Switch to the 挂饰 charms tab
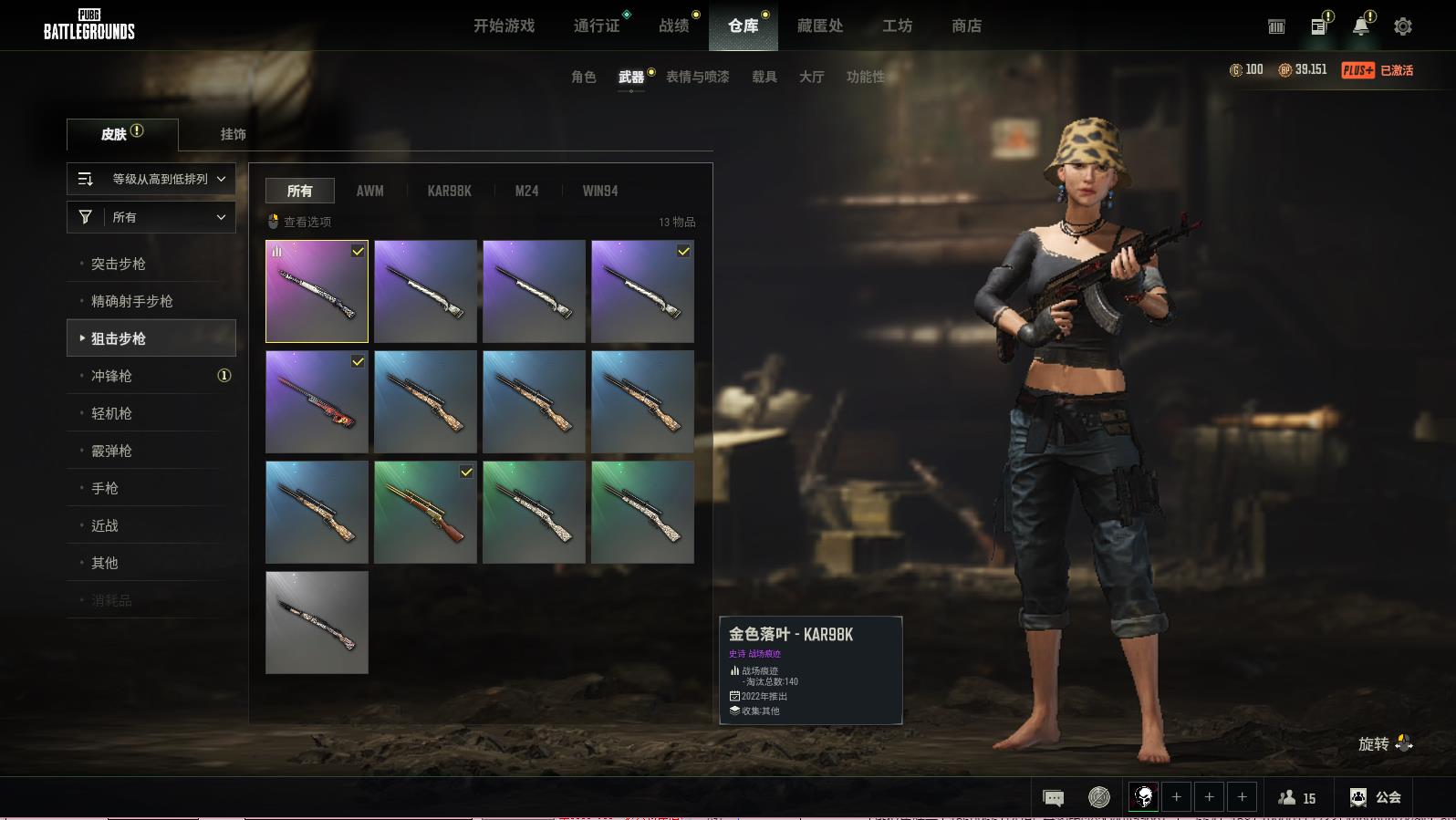Image resolution: width=1456 pixels, height=820 pixels. click(x=233, y=134)
